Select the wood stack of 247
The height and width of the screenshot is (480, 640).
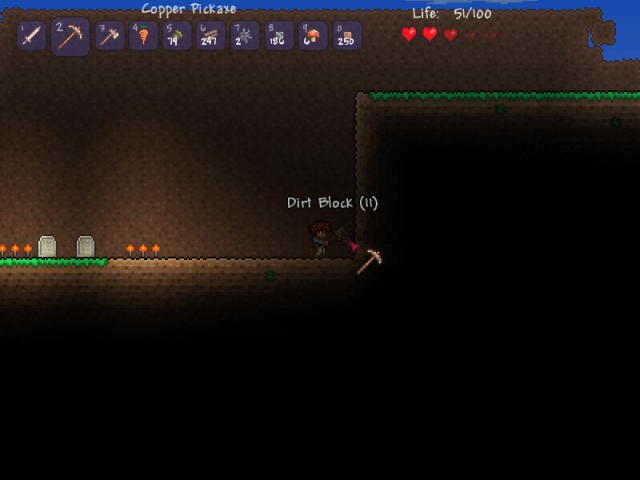(x=211, y=36)
